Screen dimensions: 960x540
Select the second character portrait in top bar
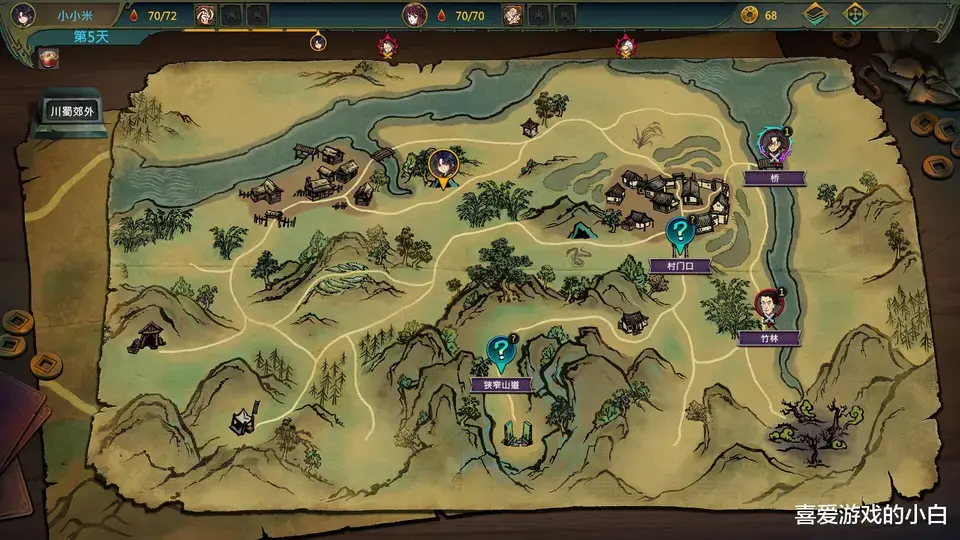click(414, 15)
